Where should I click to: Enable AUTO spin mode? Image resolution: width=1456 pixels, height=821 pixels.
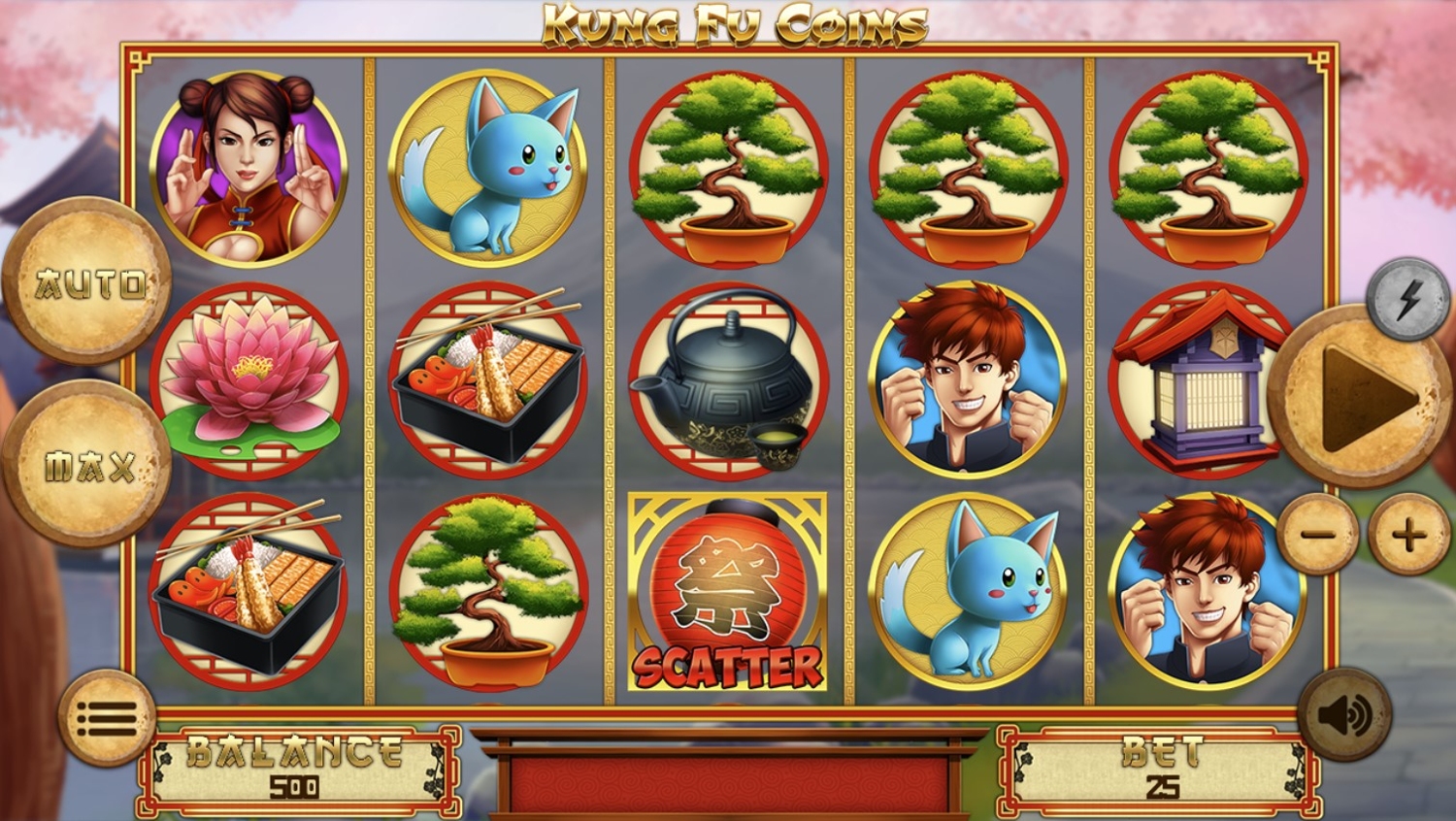pyautogui.click(x=88, y=282)
